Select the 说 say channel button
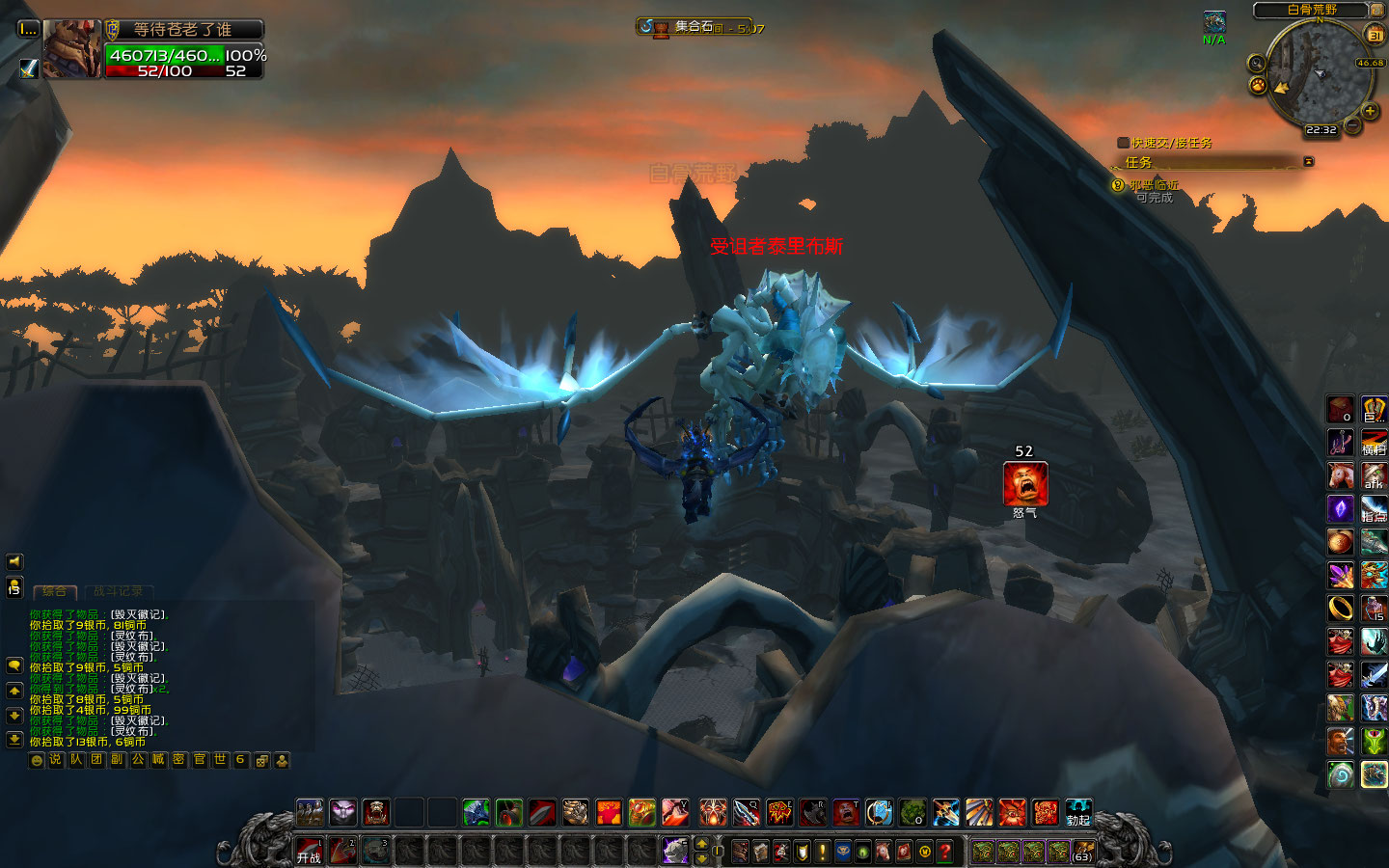Viewport: 1389px width, 868px height. tap(56, 760)
